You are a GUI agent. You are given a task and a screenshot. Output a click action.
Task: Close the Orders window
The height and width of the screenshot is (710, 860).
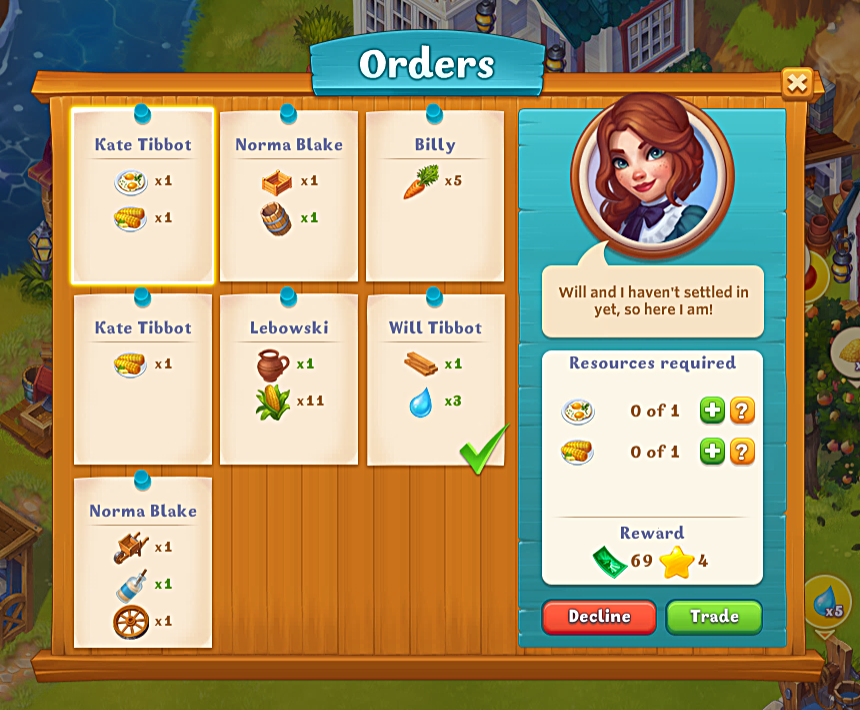coord(796,83)
